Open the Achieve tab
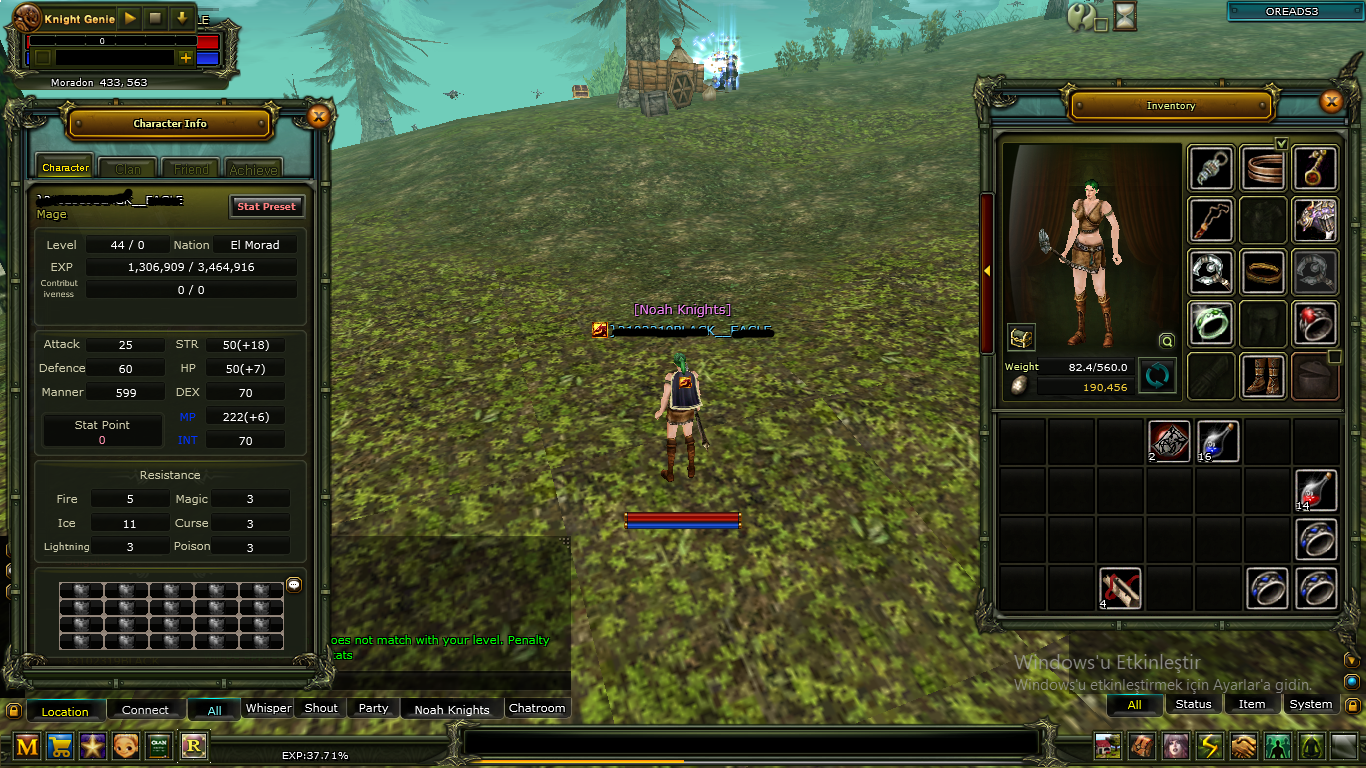The image size is (1366, 768). coord(253,169)
